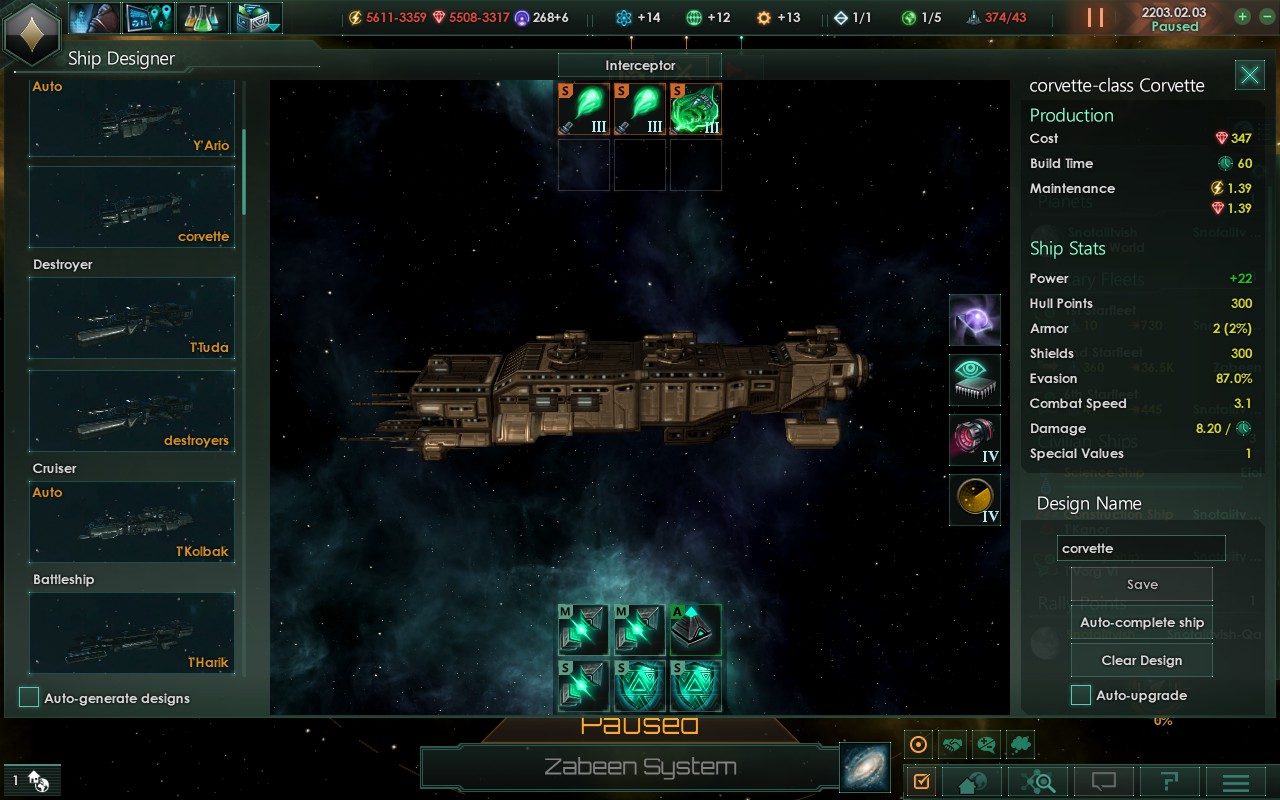Enable Auto-generate designs checkbox
The width and height of the screenshot is (1280, 800).
click(30, 698)
